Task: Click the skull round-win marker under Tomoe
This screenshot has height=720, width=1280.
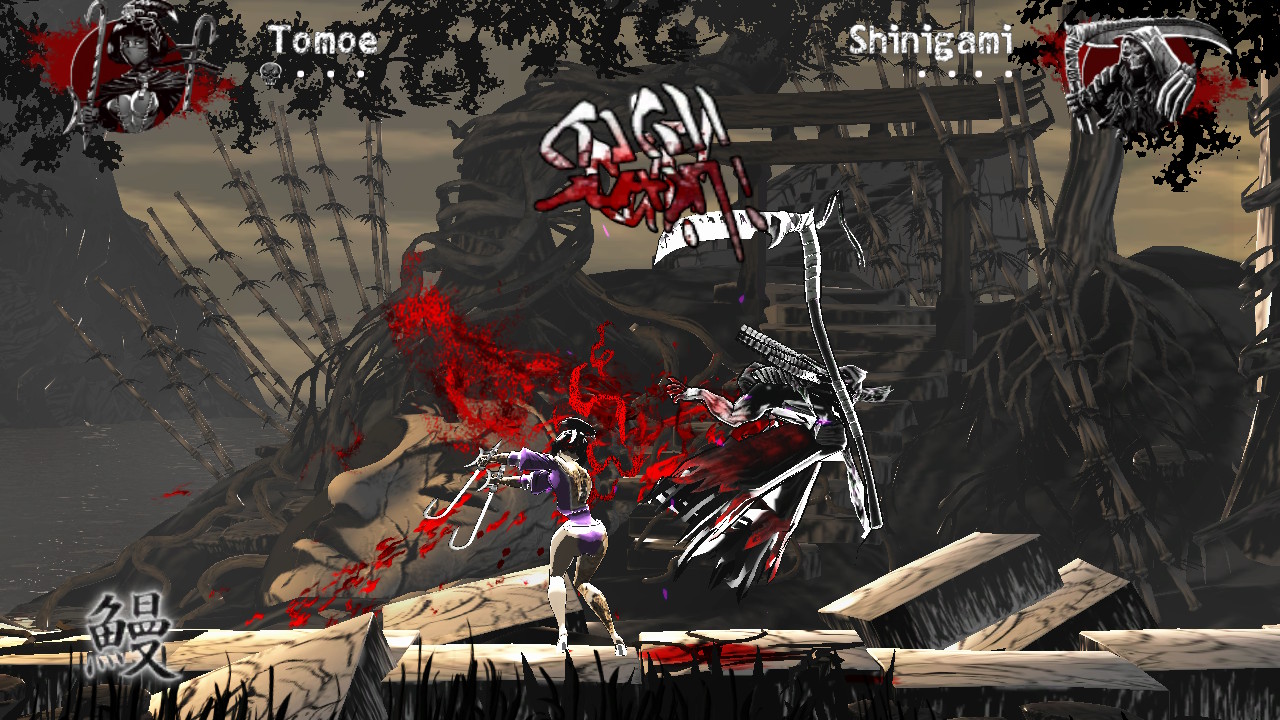Action: (x=271, y=72)
